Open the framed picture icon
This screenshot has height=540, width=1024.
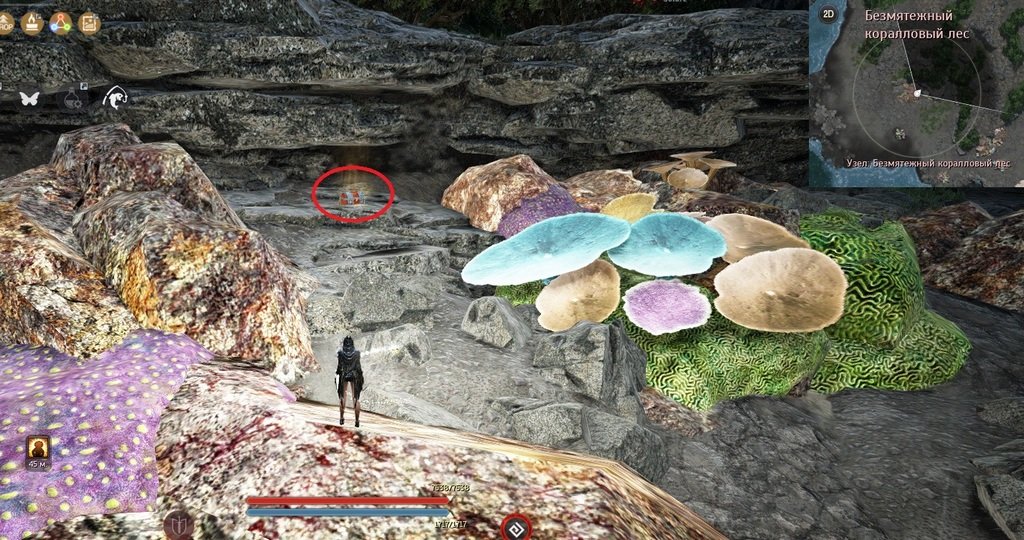89,22
